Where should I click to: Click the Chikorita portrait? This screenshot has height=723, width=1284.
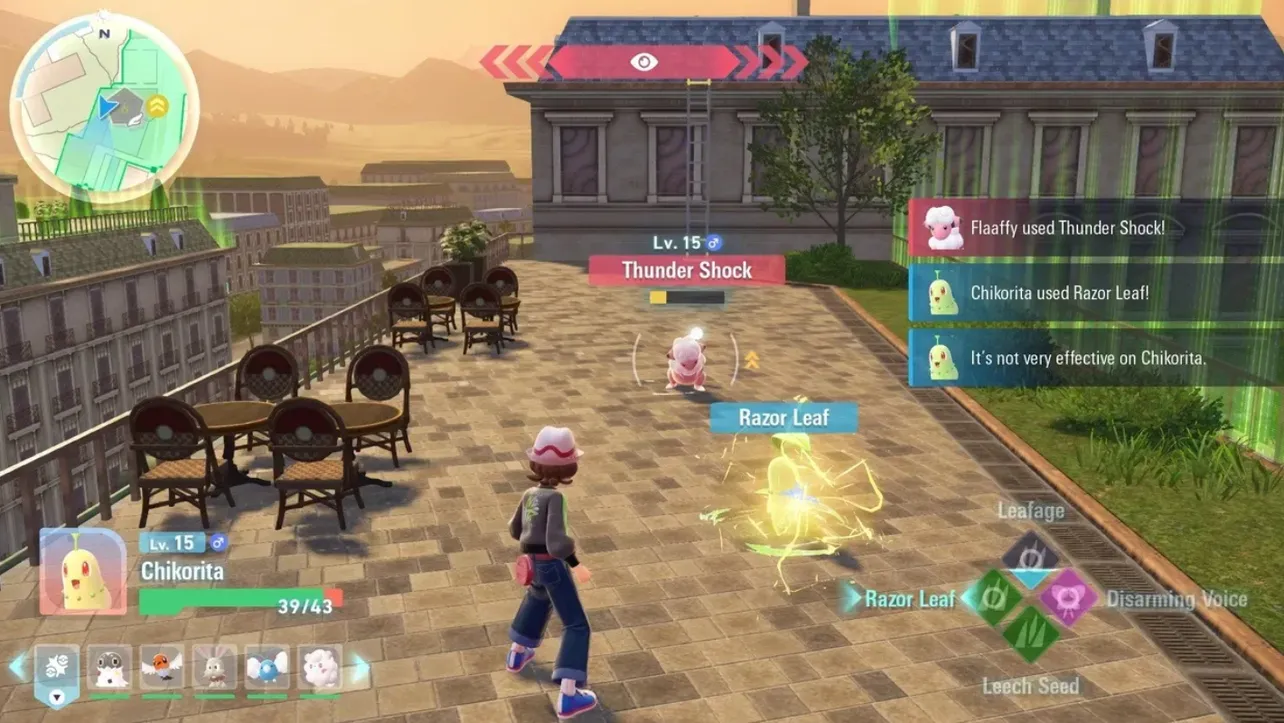coord(83,571)
